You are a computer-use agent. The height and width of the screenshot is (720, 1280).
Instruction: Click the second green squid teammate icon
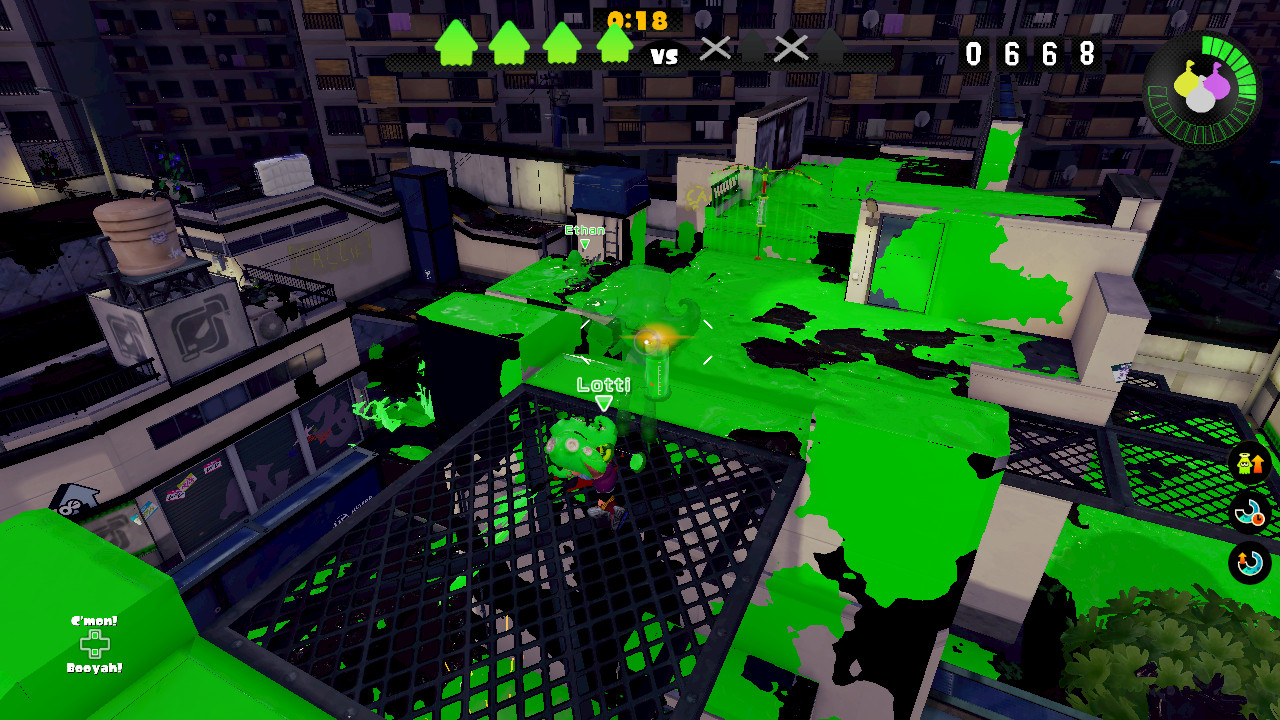(x=508, y=42)
